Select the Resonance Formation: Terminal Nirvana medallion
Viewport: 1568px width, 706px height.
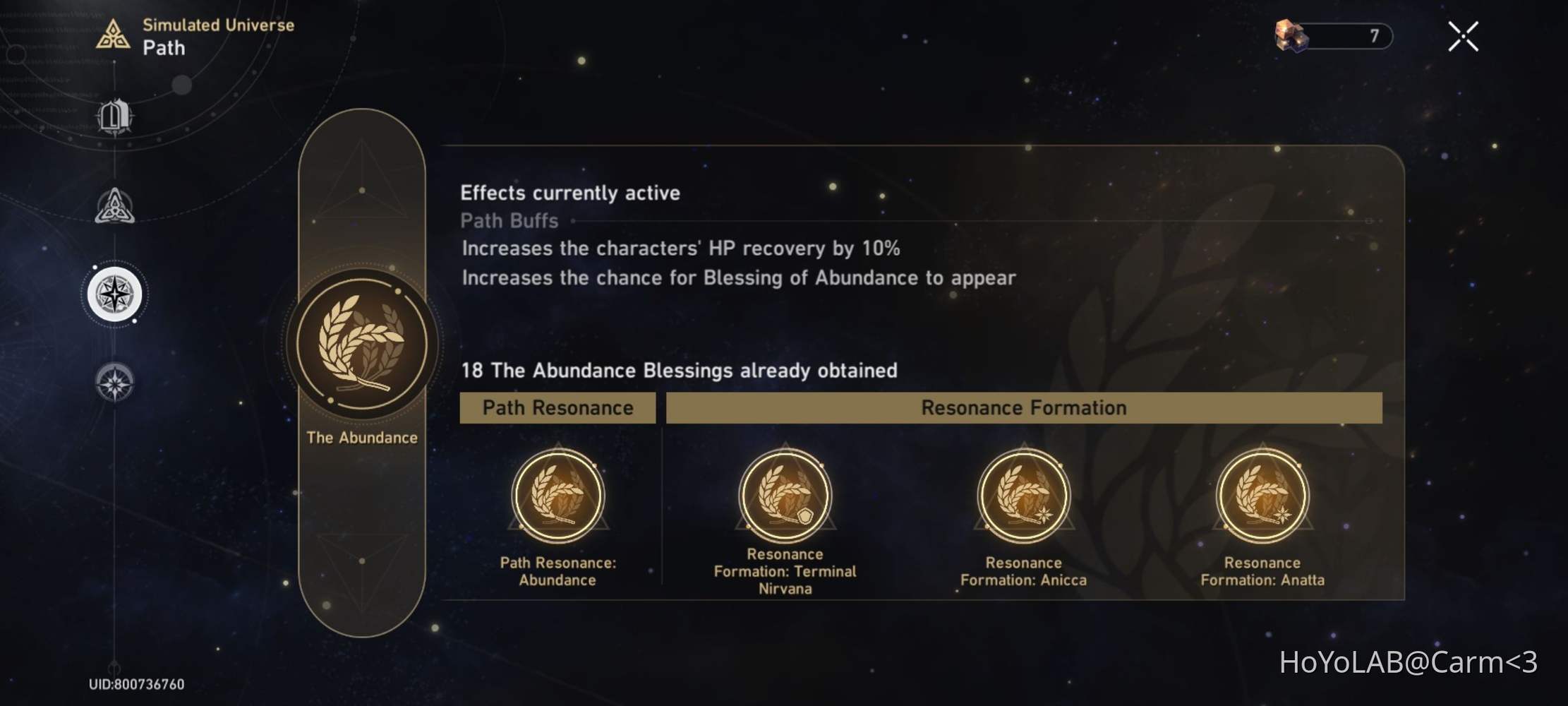point(785,496)
